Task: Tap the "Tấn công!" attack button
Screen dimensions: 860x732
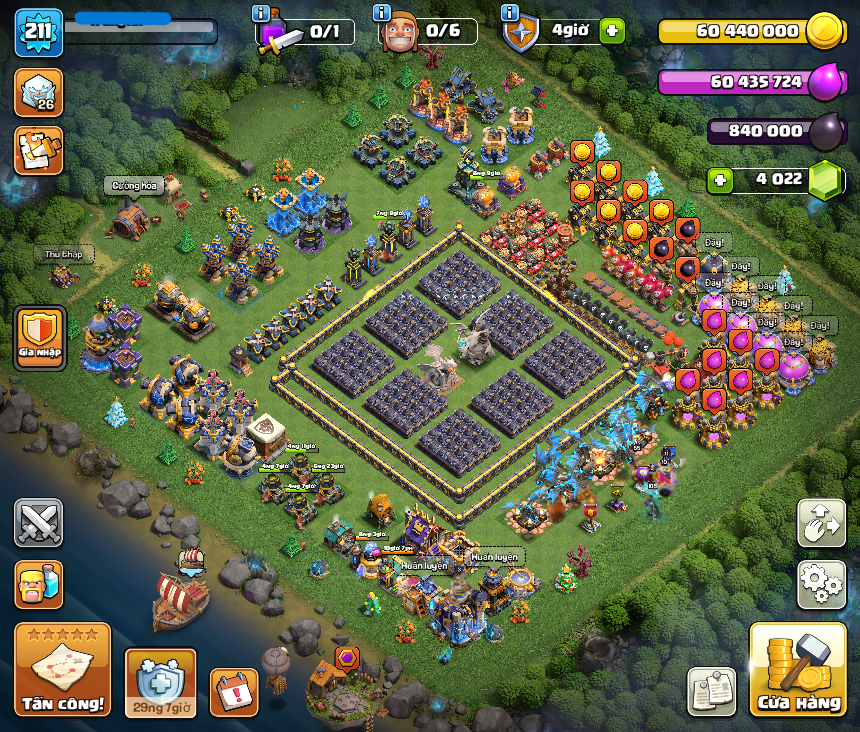Action: 62,669
